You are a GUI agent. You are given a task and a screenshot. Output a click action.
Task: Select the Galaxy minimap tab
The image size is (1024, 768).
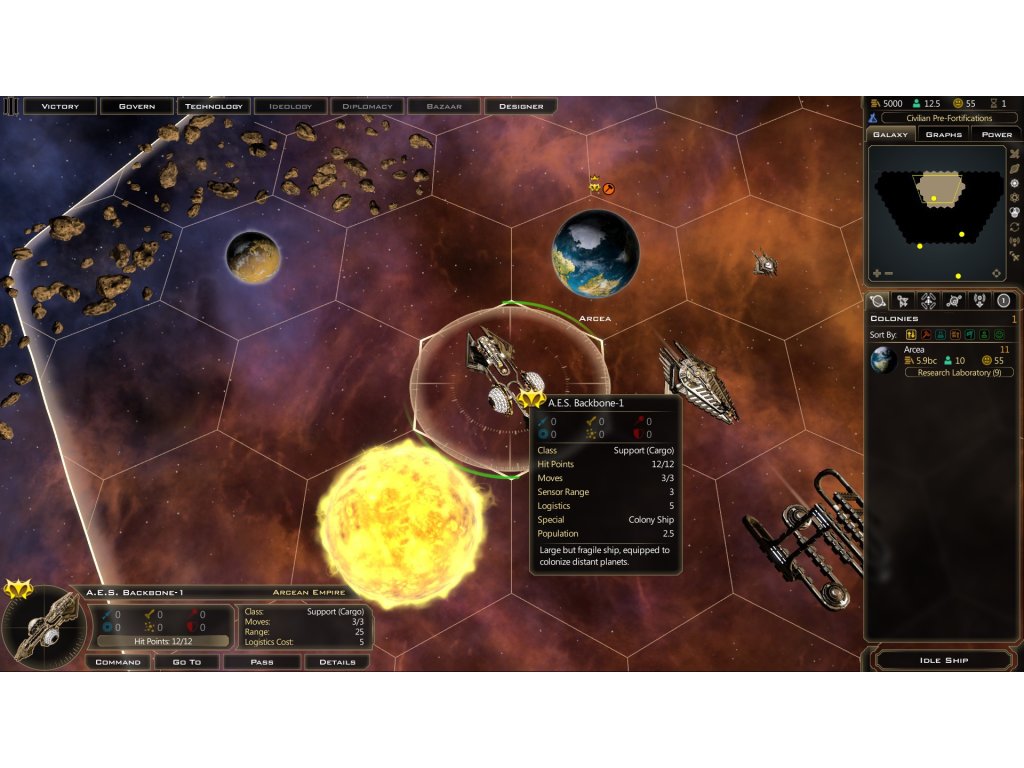890,134
